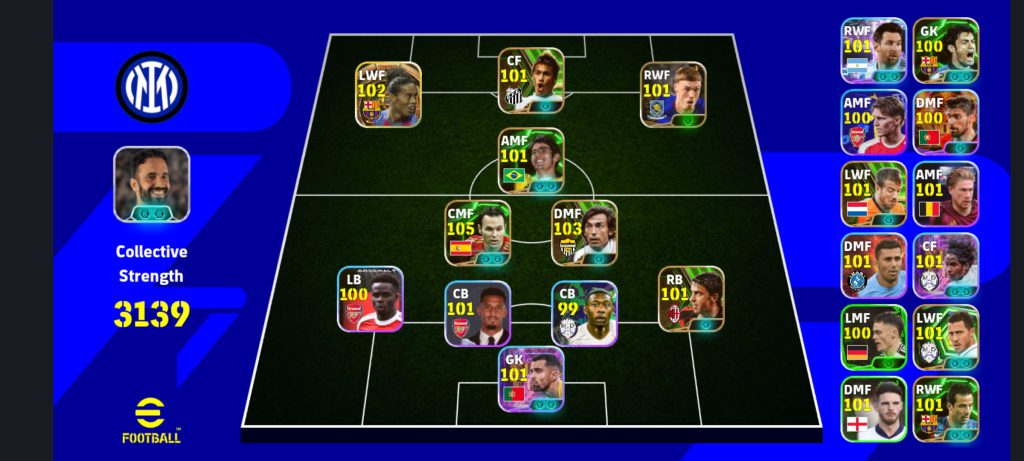This screenshot has height=461, width=1024.
Task: Choose the substitute RWF with Argentina flag
Action: click(873, 50)
